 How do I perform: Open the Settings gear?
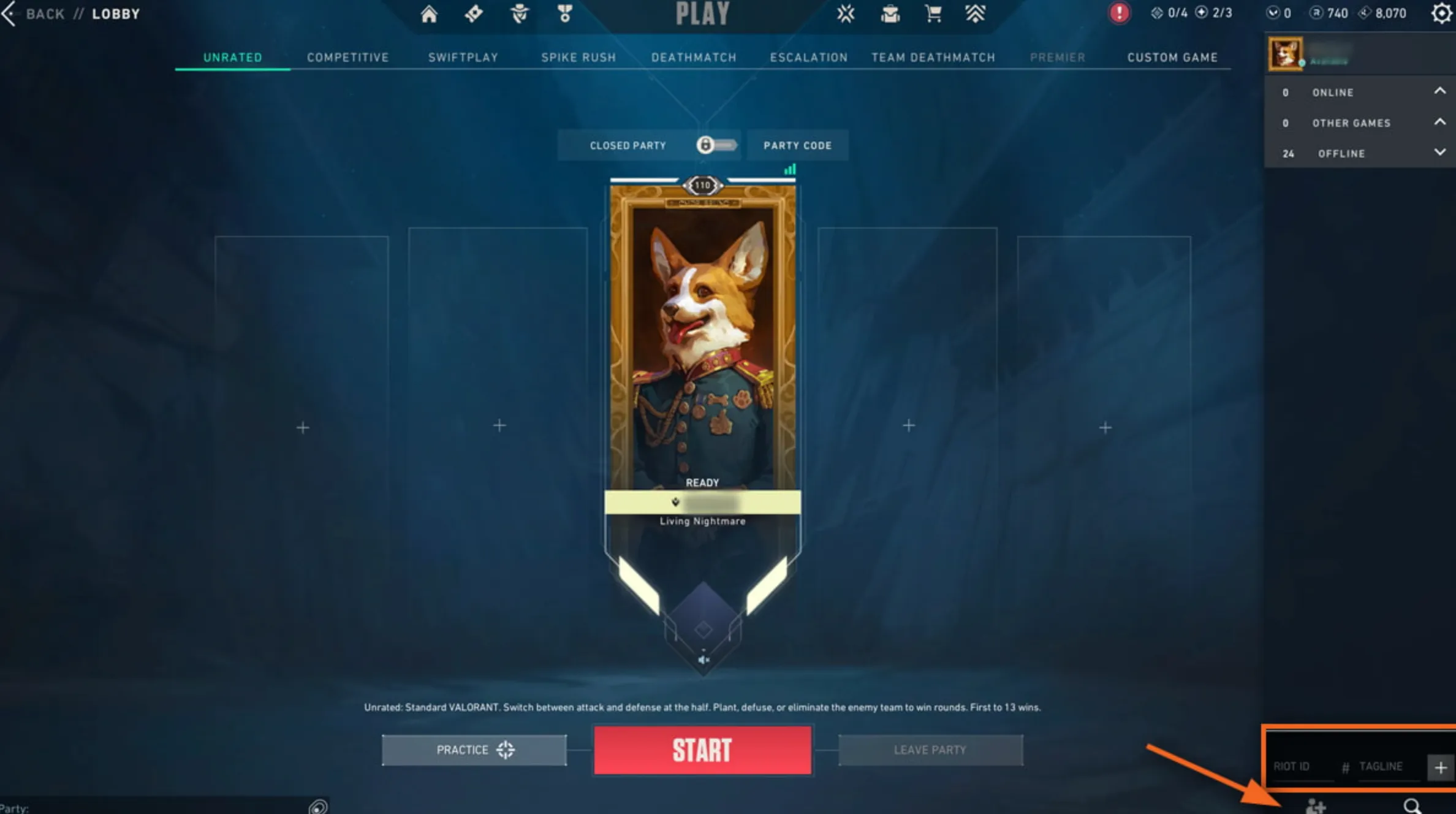click(1441, 13)
